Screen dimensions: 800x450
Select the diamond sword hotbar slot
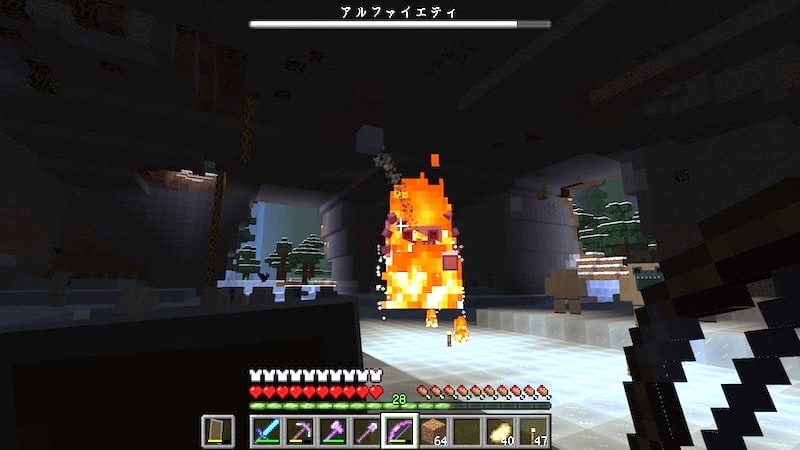click(266, 431)
